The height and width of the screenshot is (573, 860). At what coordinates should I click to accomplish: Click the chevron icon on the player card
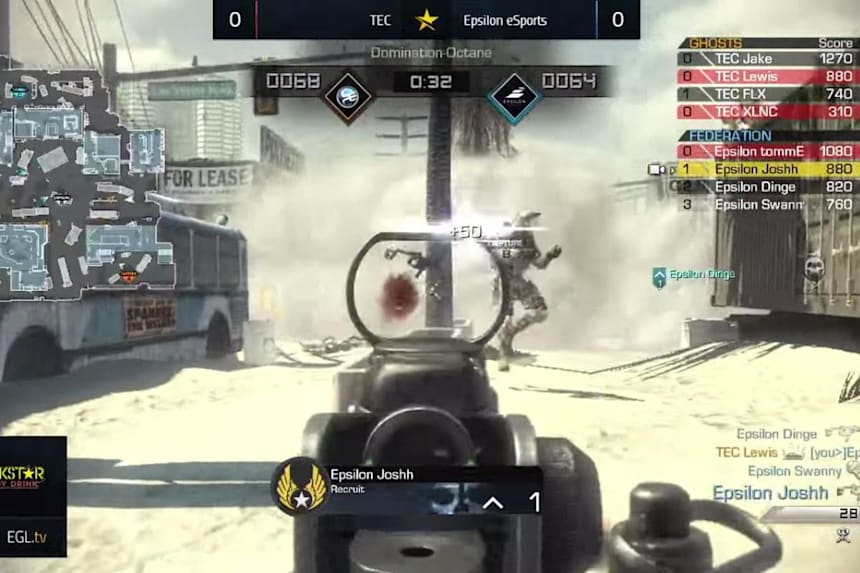pos(492,502)
